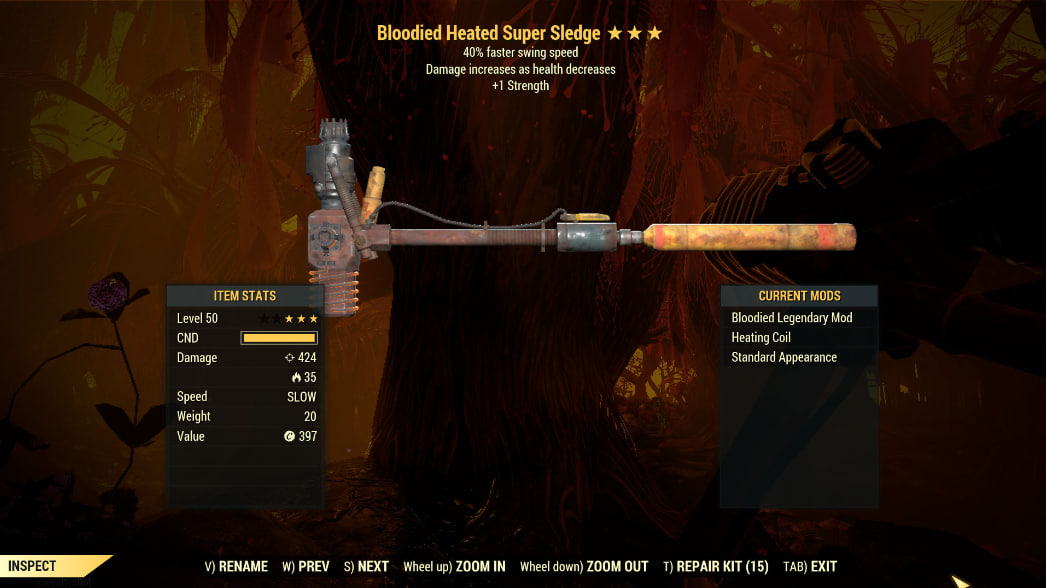The height and width of the screenshot is (588, 1046).
Task: Highlight the Heating Coil mod entry
Action: pos(761,338)
